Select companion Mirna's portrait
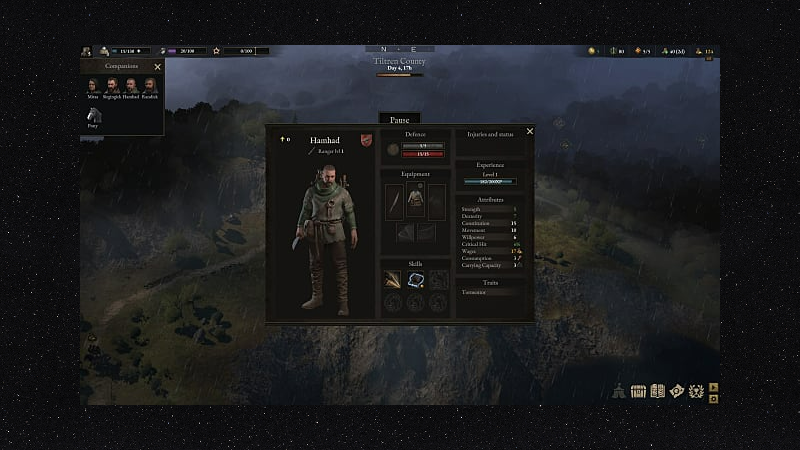This screenshot has height=450, width=800. click(x=92, y=87)
